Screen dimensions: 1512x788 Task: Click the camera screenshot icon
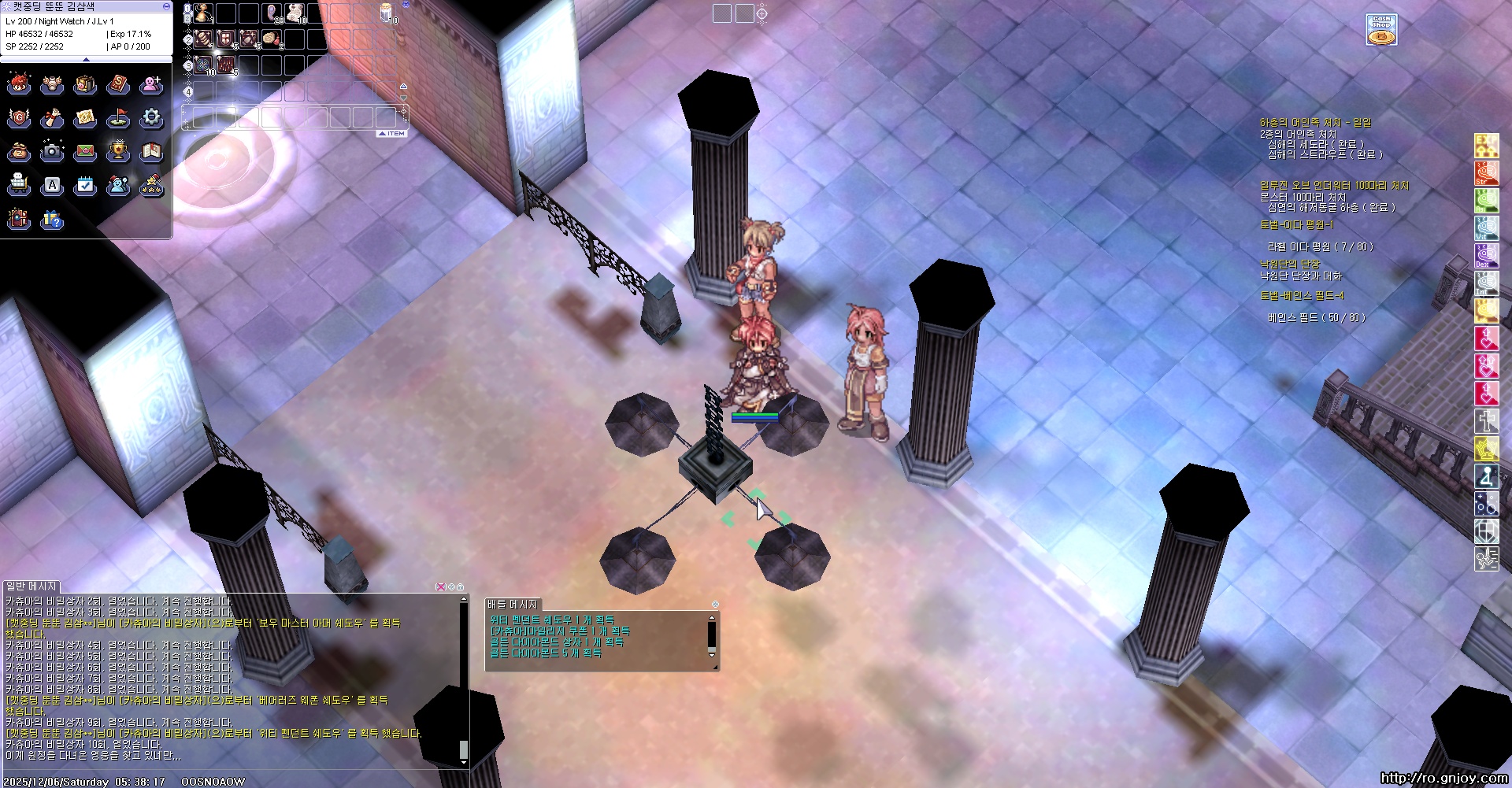pyautogui.click(x=52, y=151)
